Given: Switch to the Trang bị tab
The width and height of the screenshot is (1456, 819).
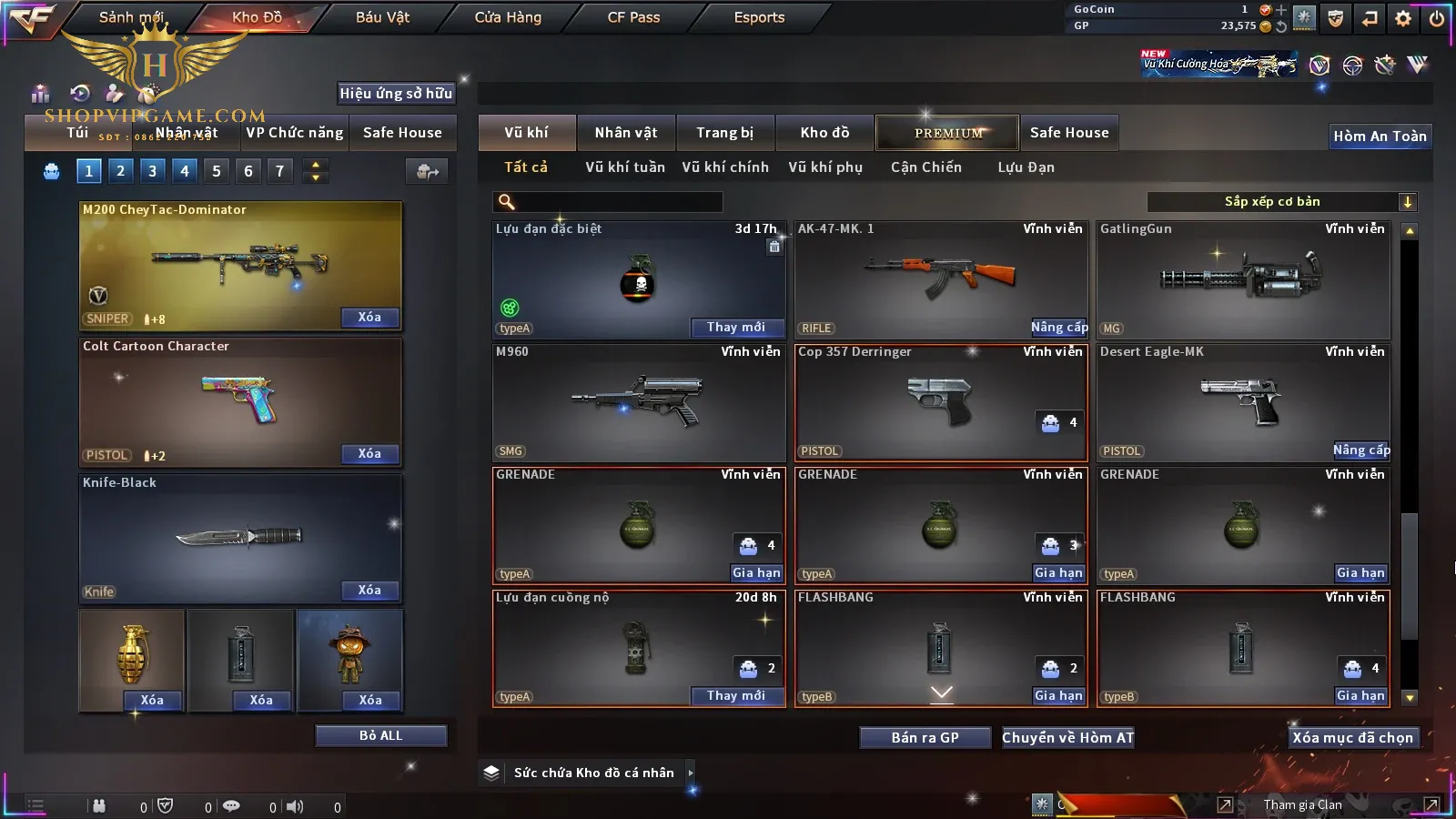Looking at the screenshot, I should tap(724, 133).
